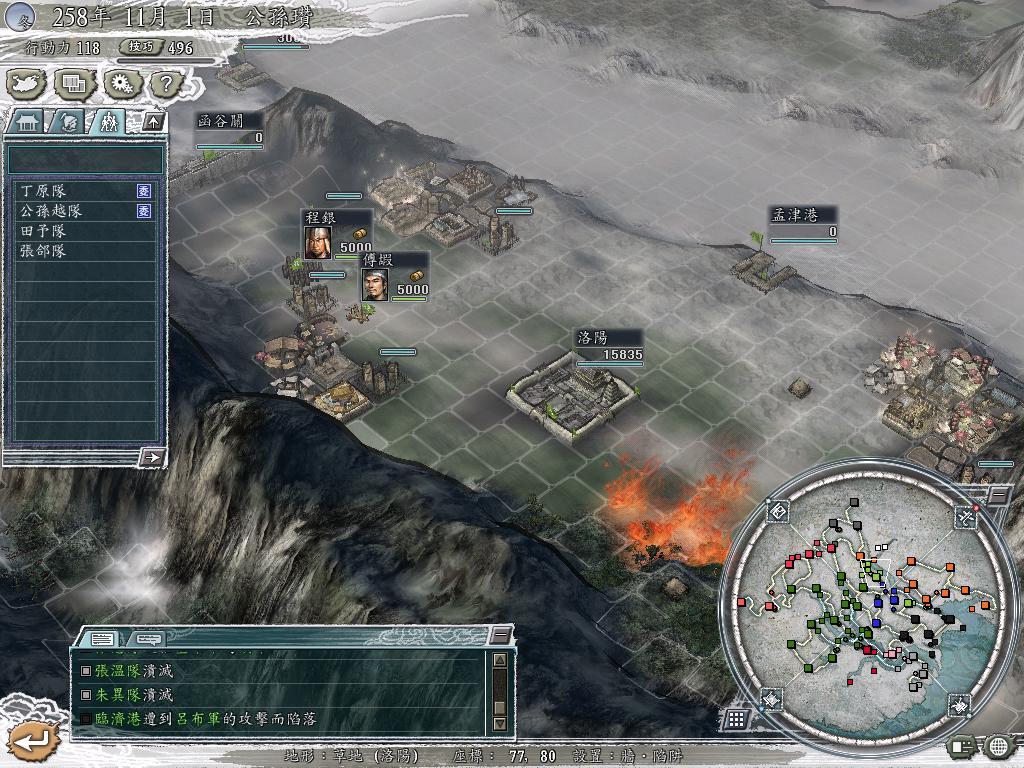Collapse the list panel with the up arrow
1024x768 pixels.
[152, 121]
